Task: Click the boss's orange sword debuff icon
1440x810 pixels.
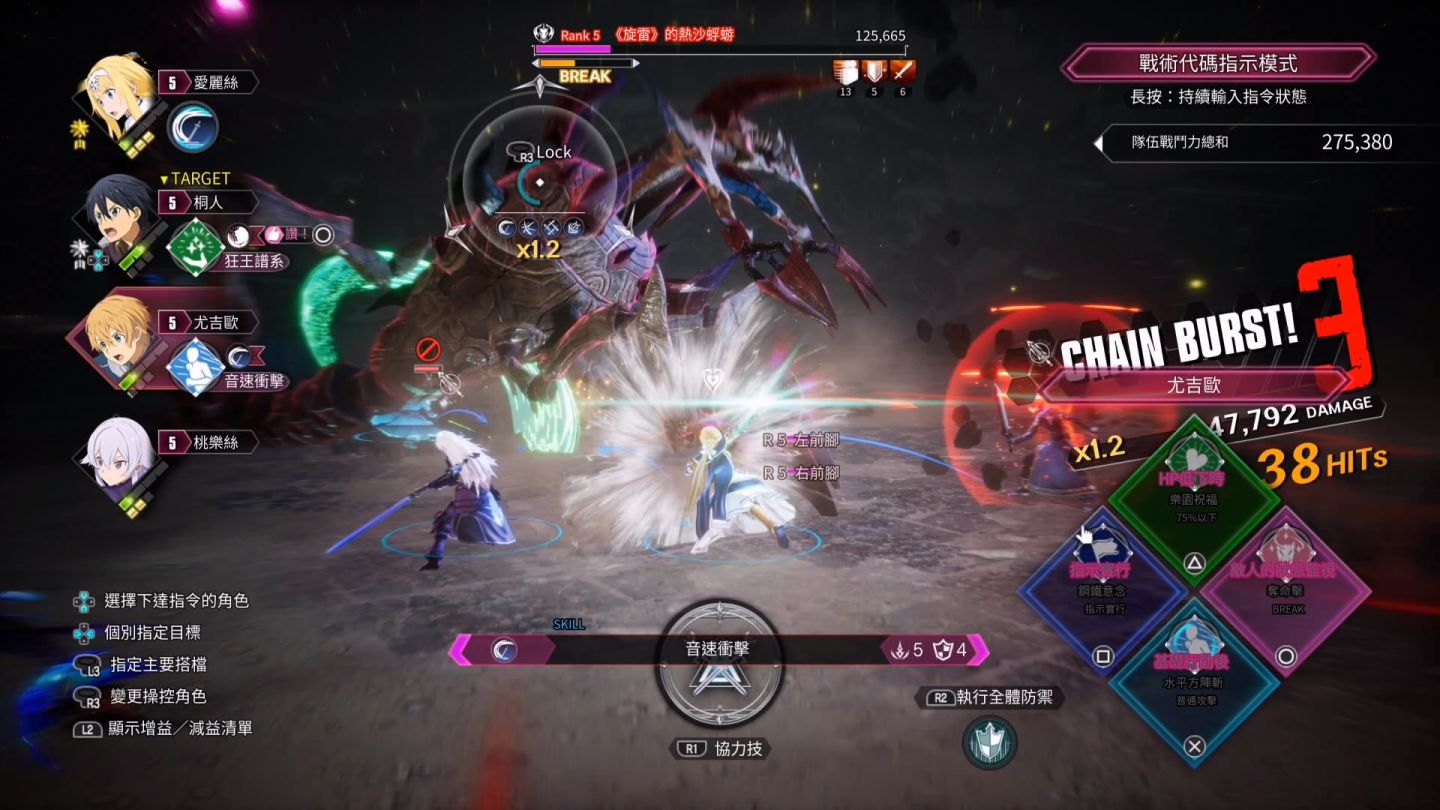Action: (x=903, y=72)
